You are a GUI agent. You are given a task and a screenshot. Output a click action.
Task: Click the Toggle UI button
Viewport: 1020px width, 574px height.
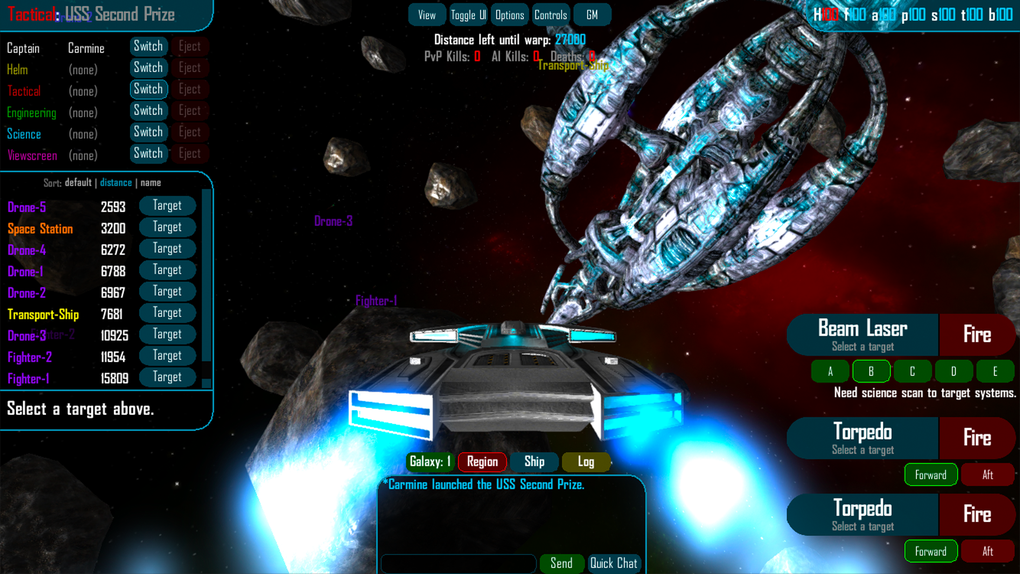click(468, 15)
